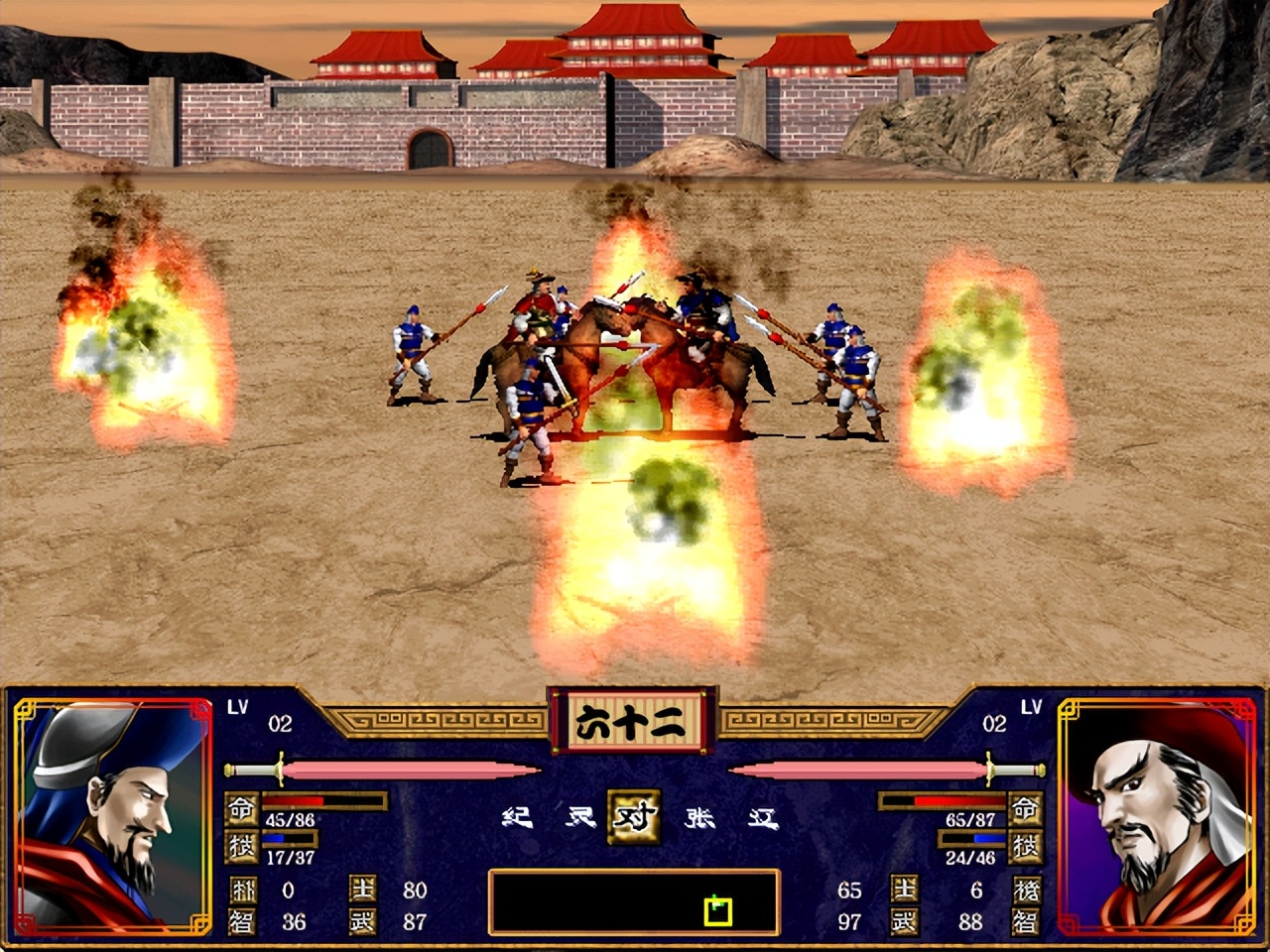The image size is (1270, 952).
Task: Click the left 智 intellect stat icon
Action: click(x=241, y=921)
